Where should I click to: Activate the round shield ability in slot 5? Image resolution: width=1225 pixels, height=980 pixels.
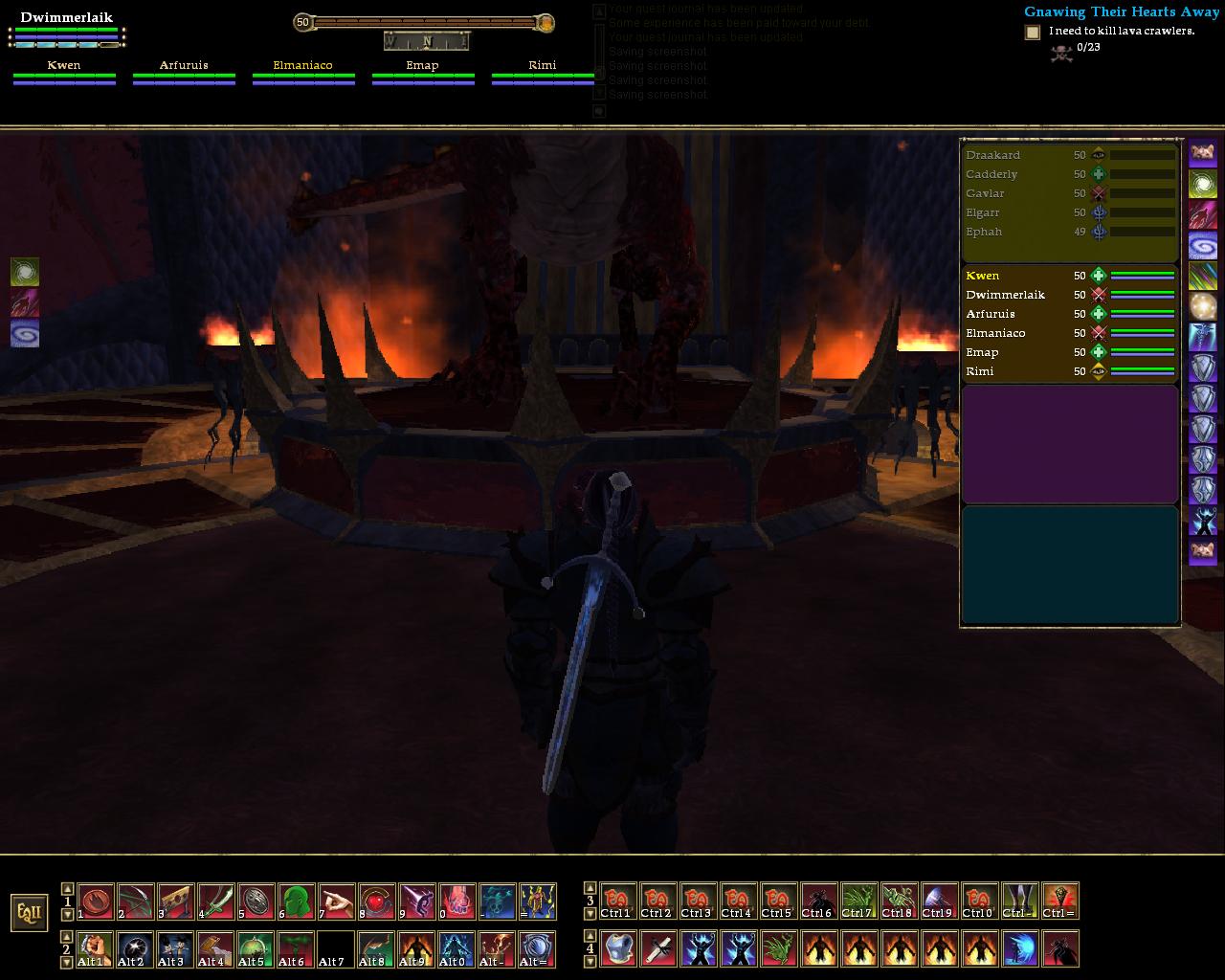point(256,902)
